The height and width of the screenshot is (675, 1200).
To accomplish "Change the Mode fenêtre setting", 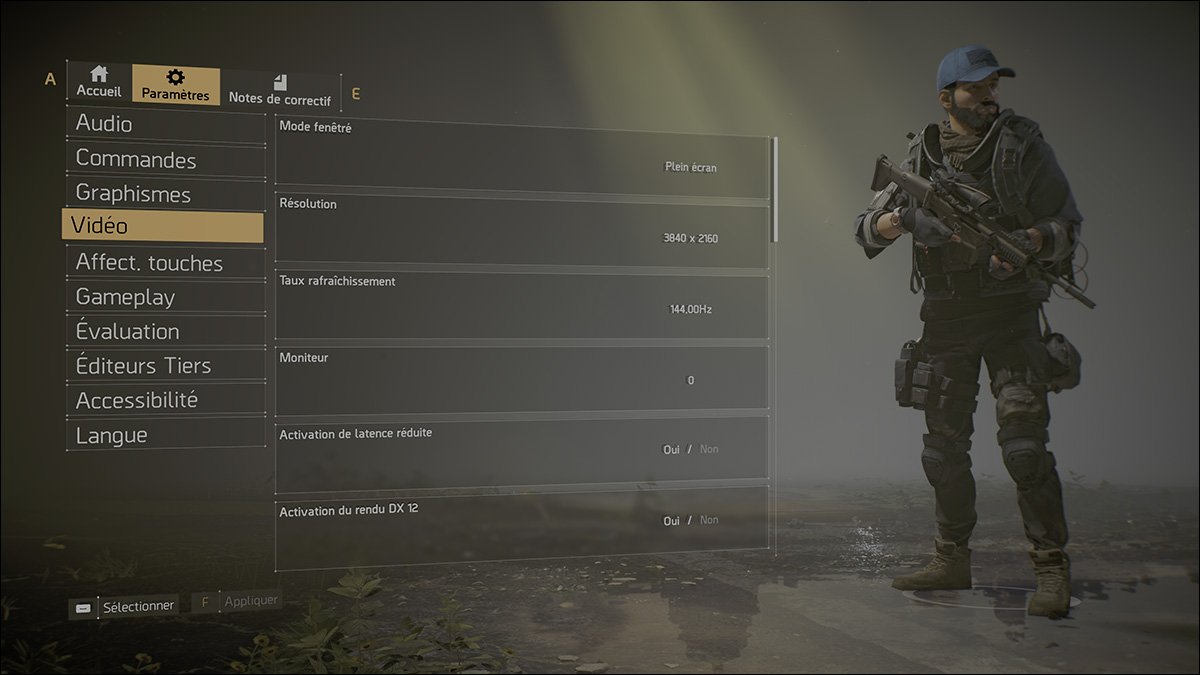I will coord(690,167).
